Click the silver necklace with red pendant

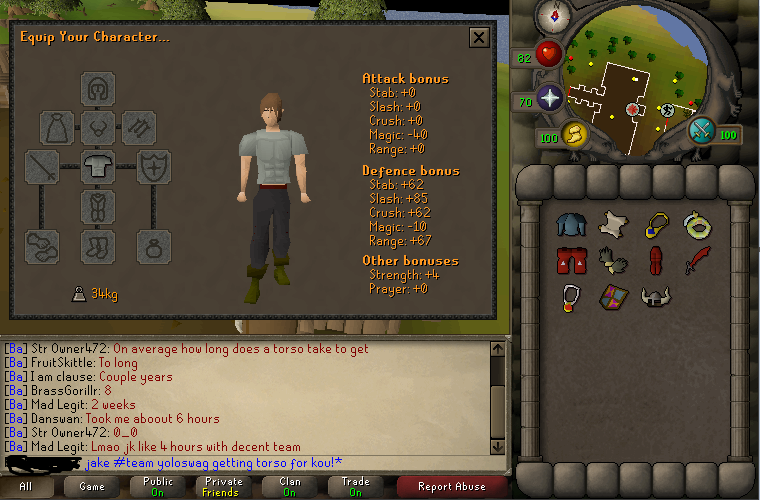coord(569,297)
